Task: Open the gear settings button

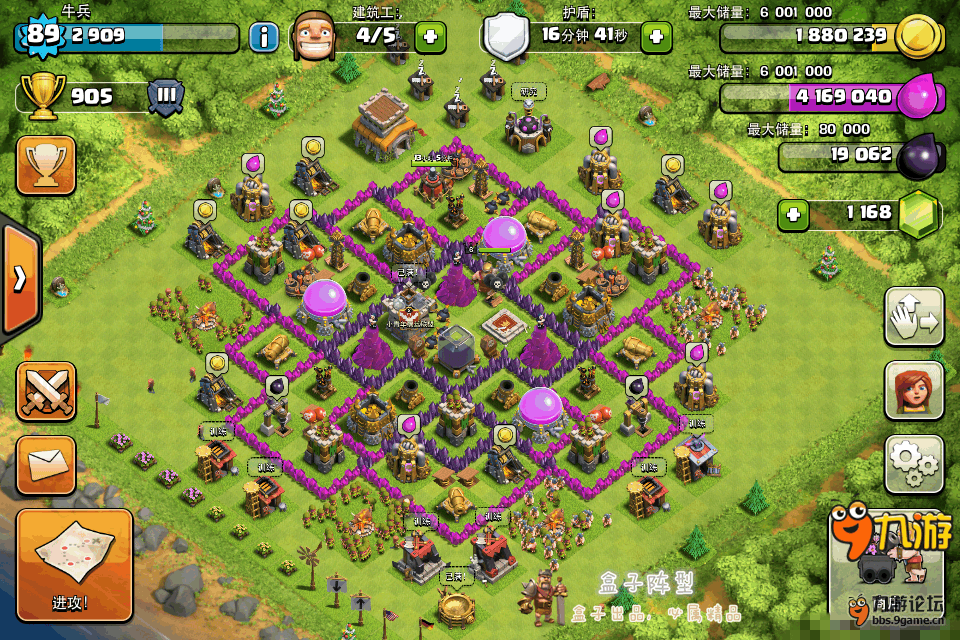Action: tap(914, 463)
